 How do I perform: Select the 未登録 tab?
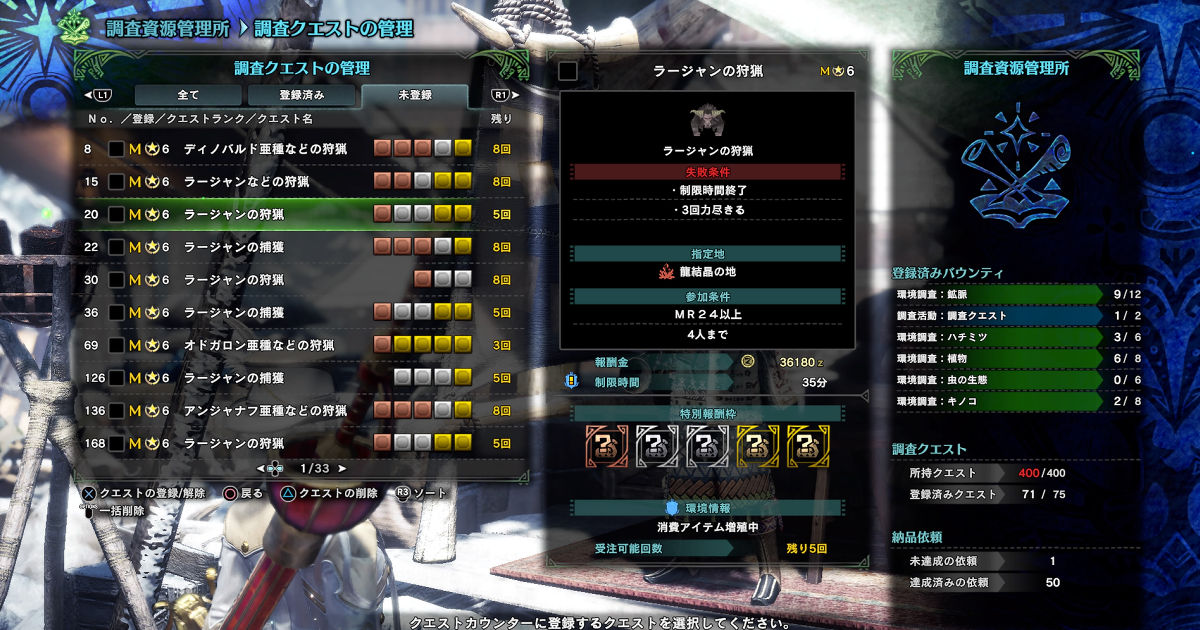(413, 96)
